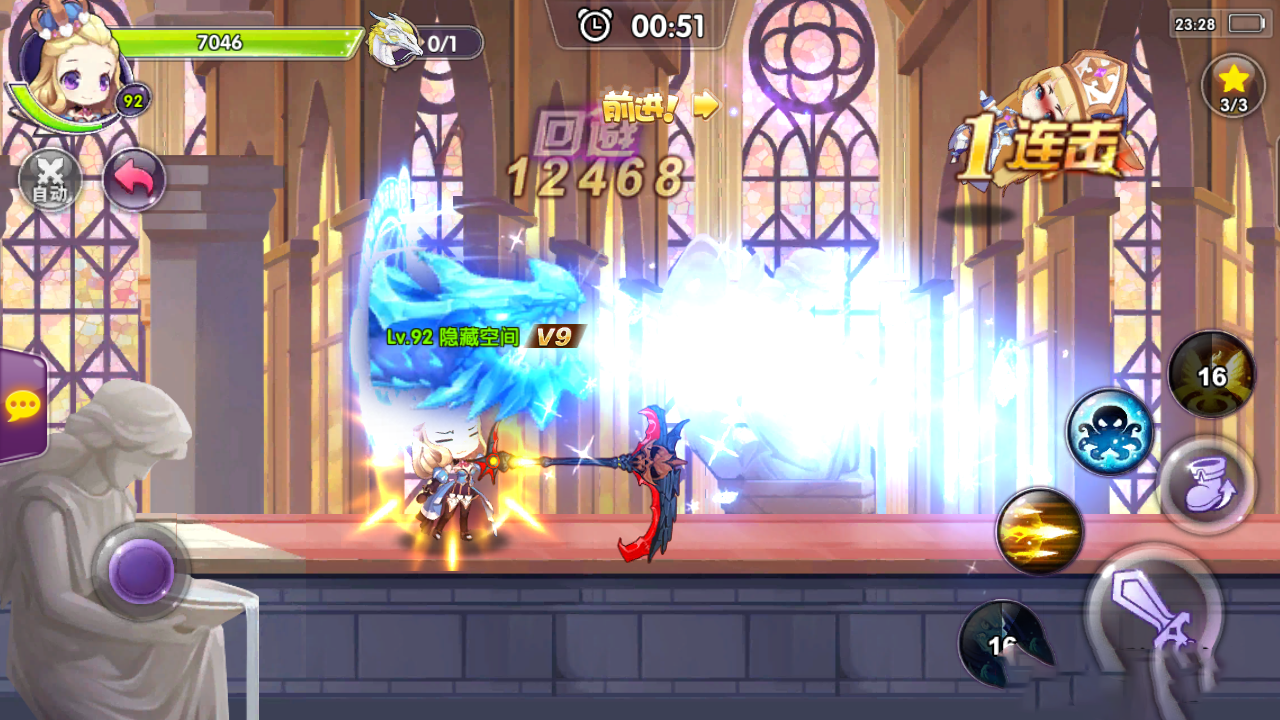Tap the pink back arrow button

pos(134,180)
